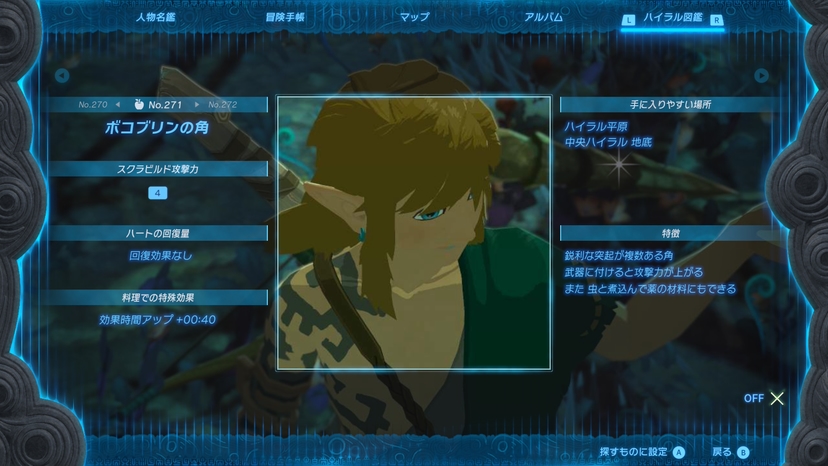This screenshot has height=466, width=828.
Task: Select the マップ tab
Action: (414, 17)
